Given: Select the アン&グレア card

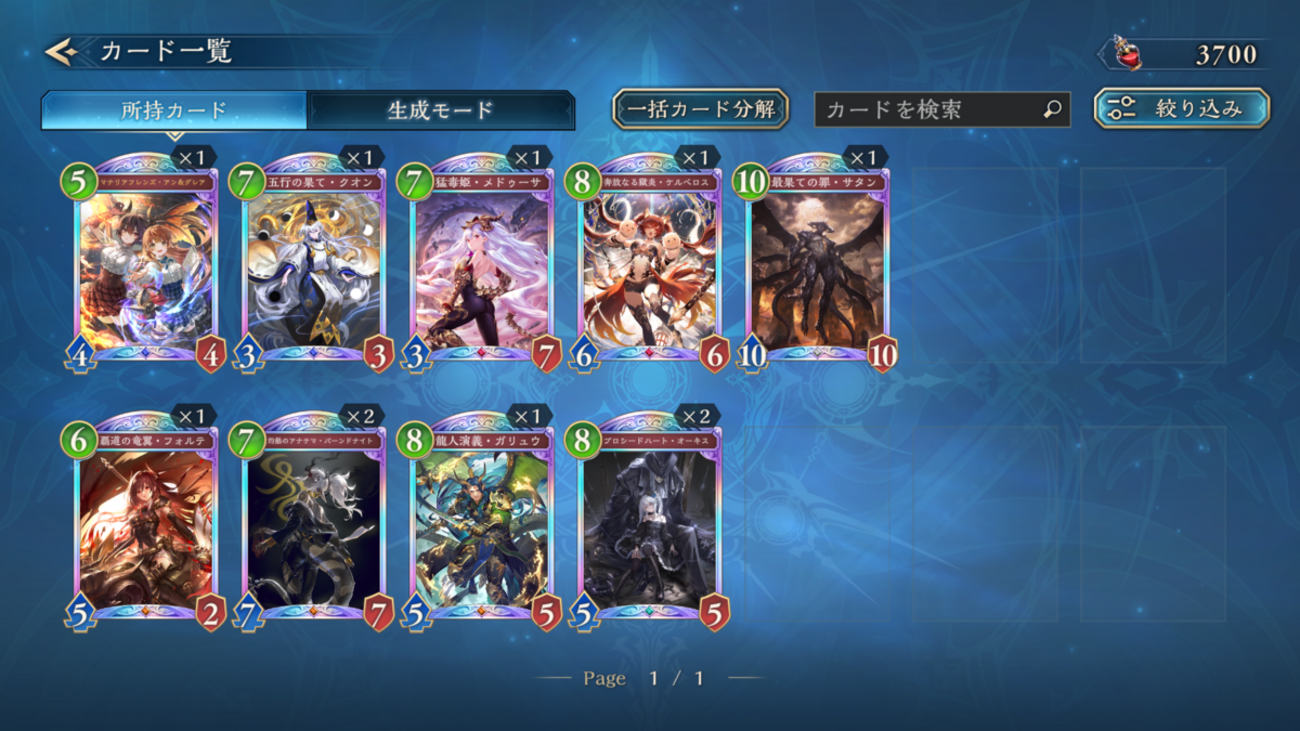Looking at the screenshot, I should point(147,265).
